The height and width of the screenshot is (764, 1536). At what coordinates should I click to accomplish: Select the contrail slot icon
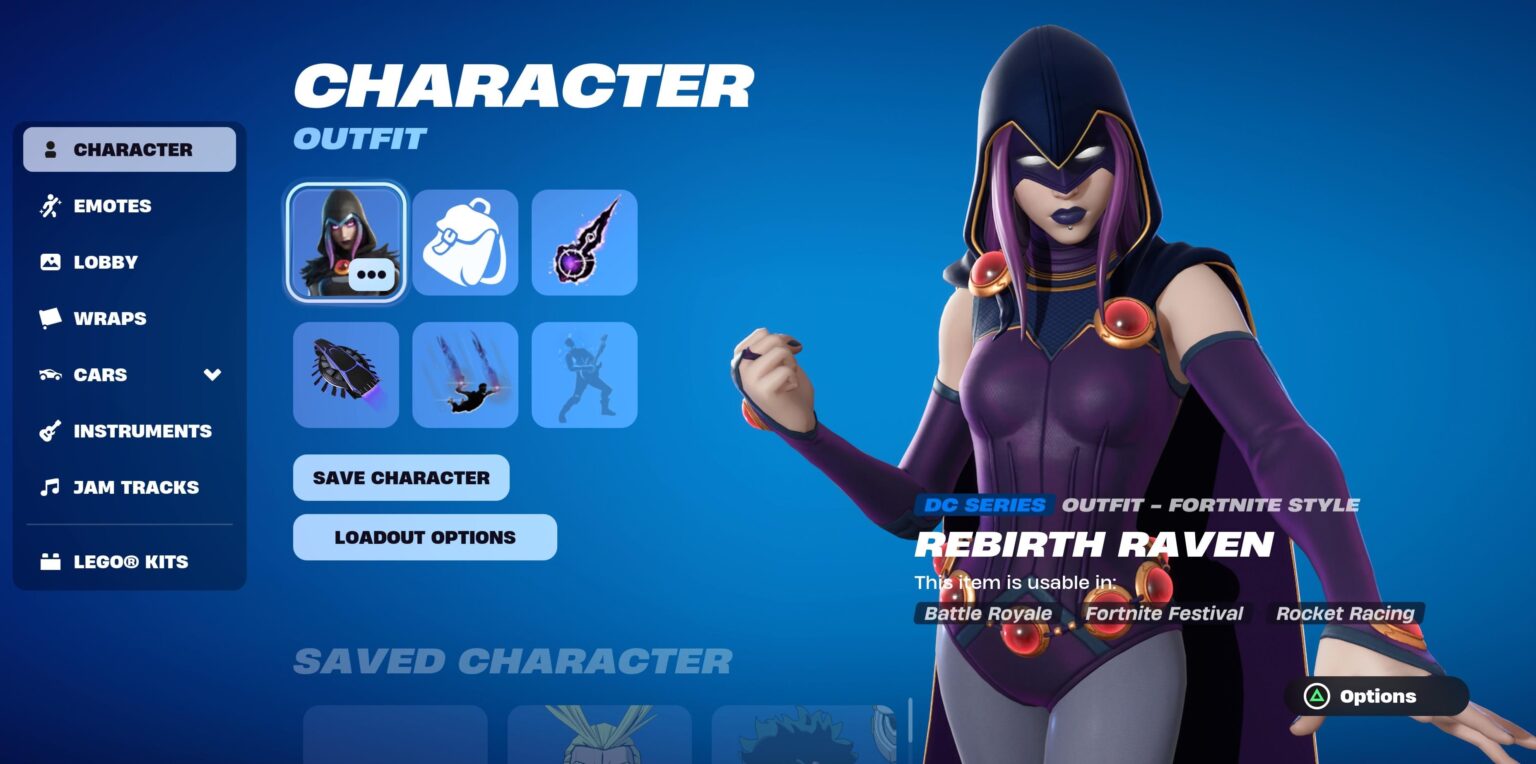465,374
